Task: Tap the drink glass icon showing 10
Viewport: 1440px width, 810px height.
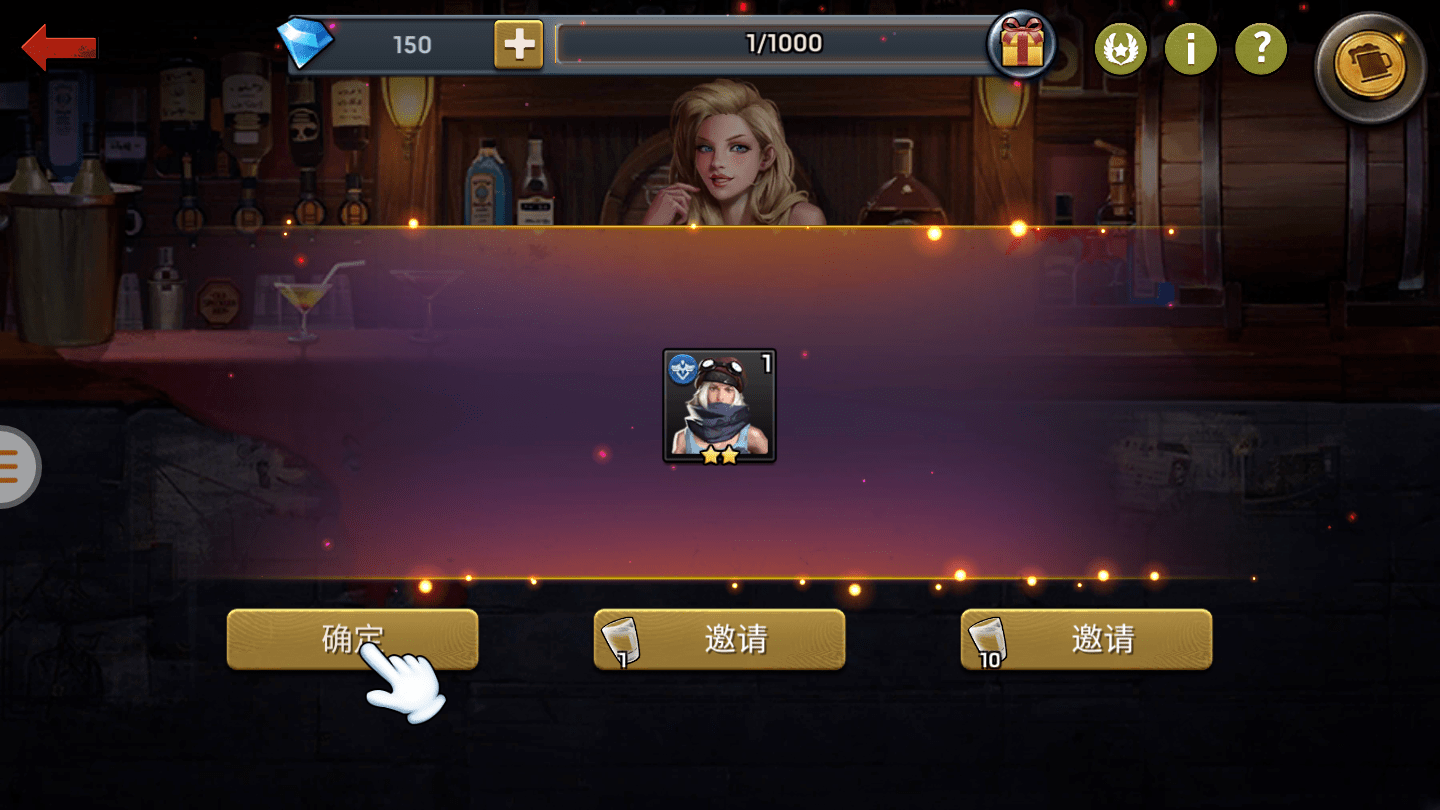Action: (988, 640)
